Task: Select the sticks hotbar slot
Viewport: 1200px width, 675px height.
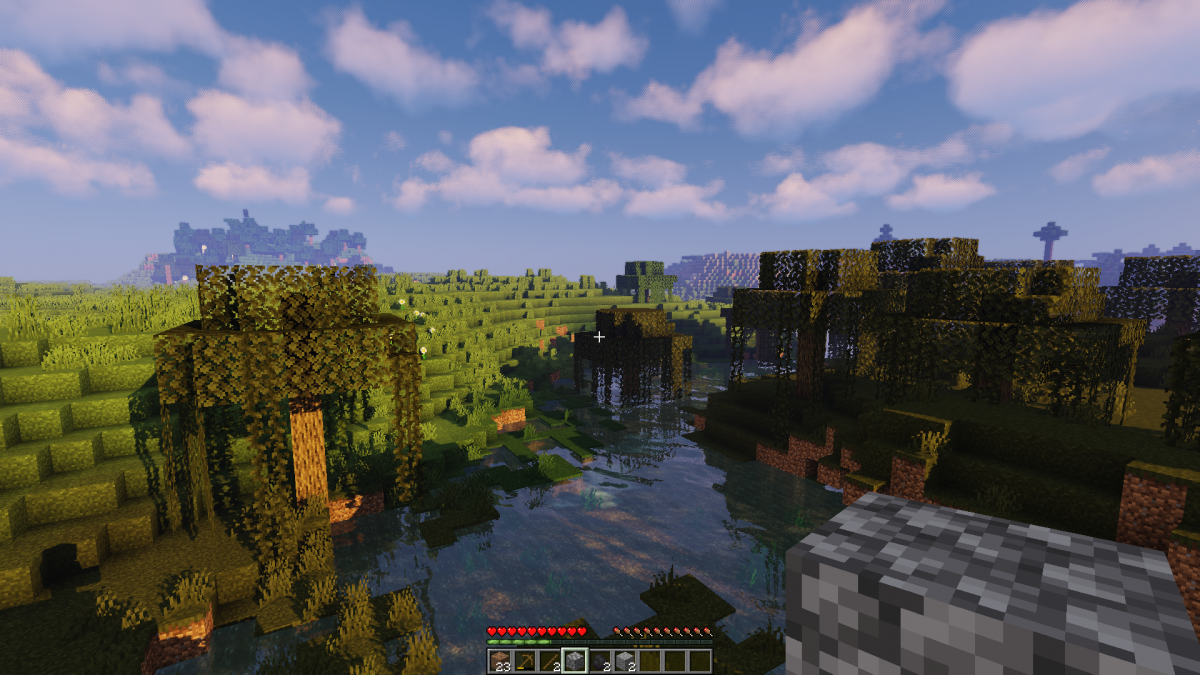Action: [549, 661]
